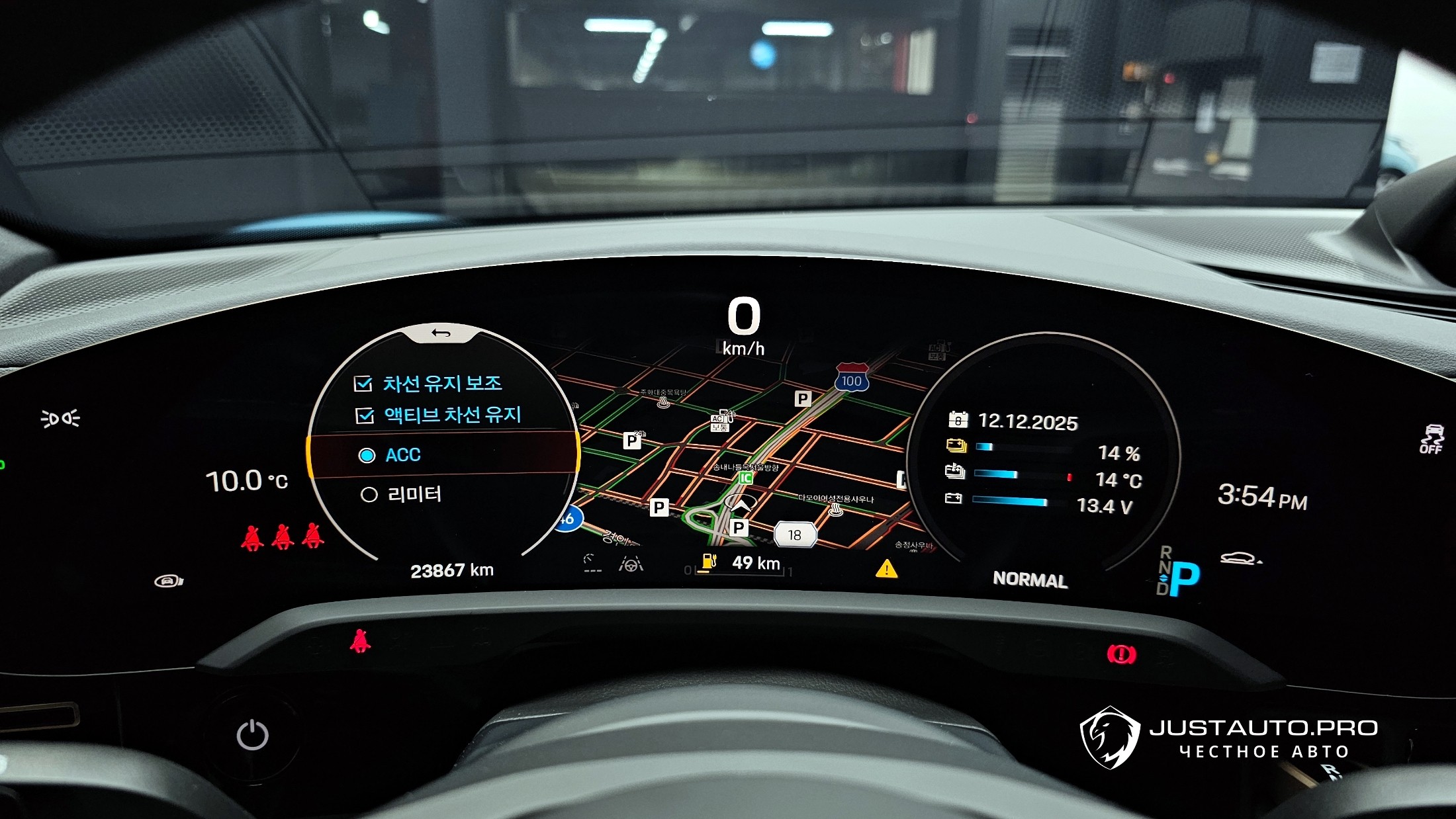Select the ACC radio option
Image resolution: width=1456 pixels, height=819 pixels.
(x=367, y=456)
